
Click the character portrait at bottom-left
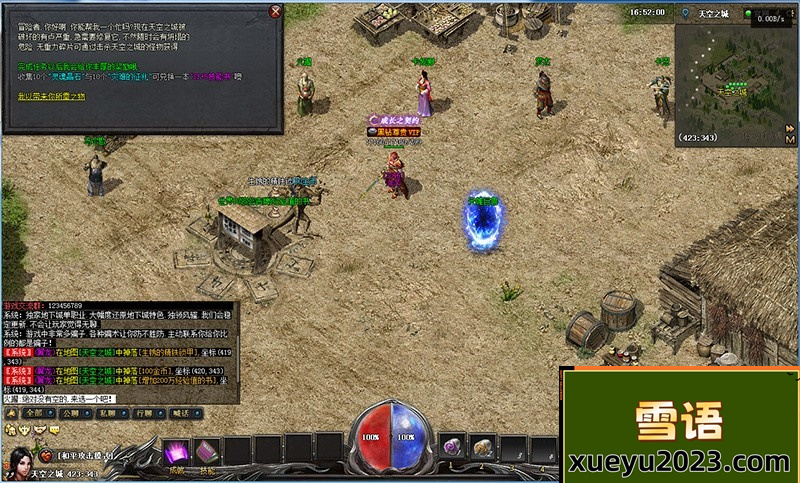point(20,458)
